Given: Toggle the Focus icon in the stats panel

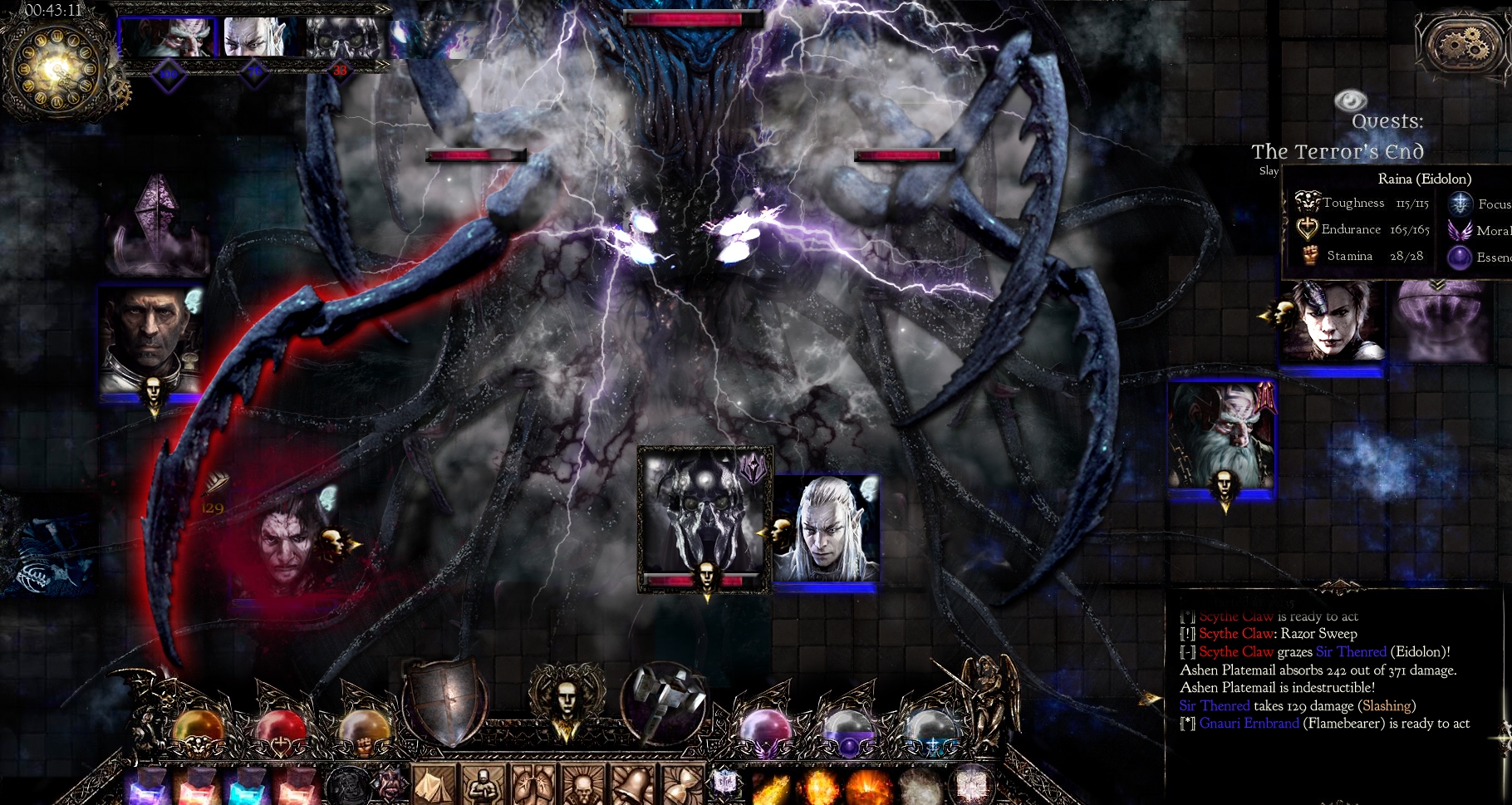Looking at the screenshot, I should [1459, 203].
